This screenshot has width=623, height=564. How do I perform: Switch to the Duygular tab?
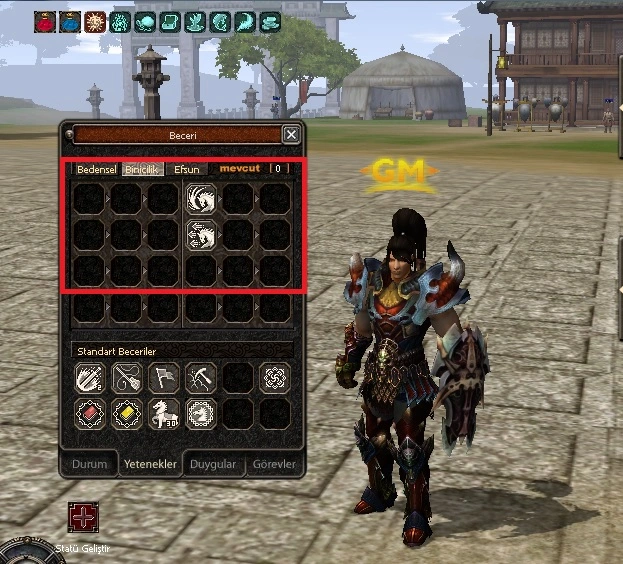tap(212, 464)
